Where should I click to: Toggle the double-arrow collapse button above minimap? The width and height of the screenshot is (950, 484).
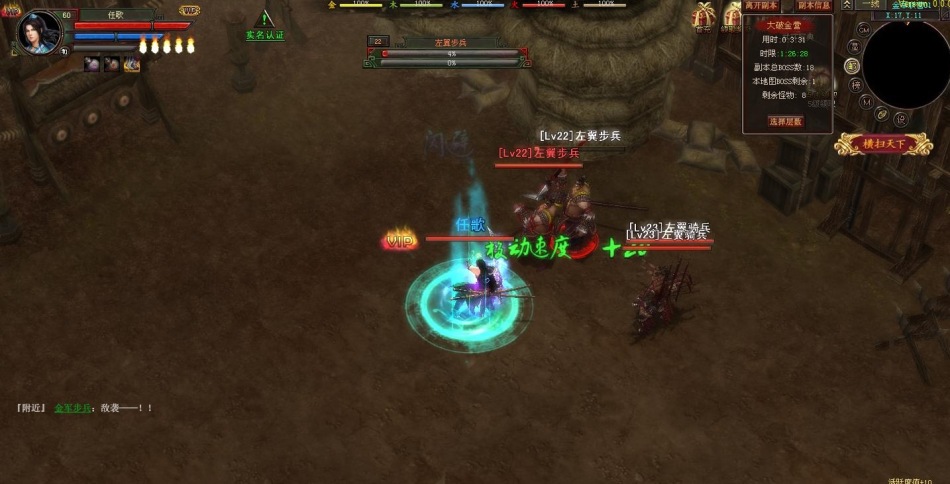pos(847,5)
